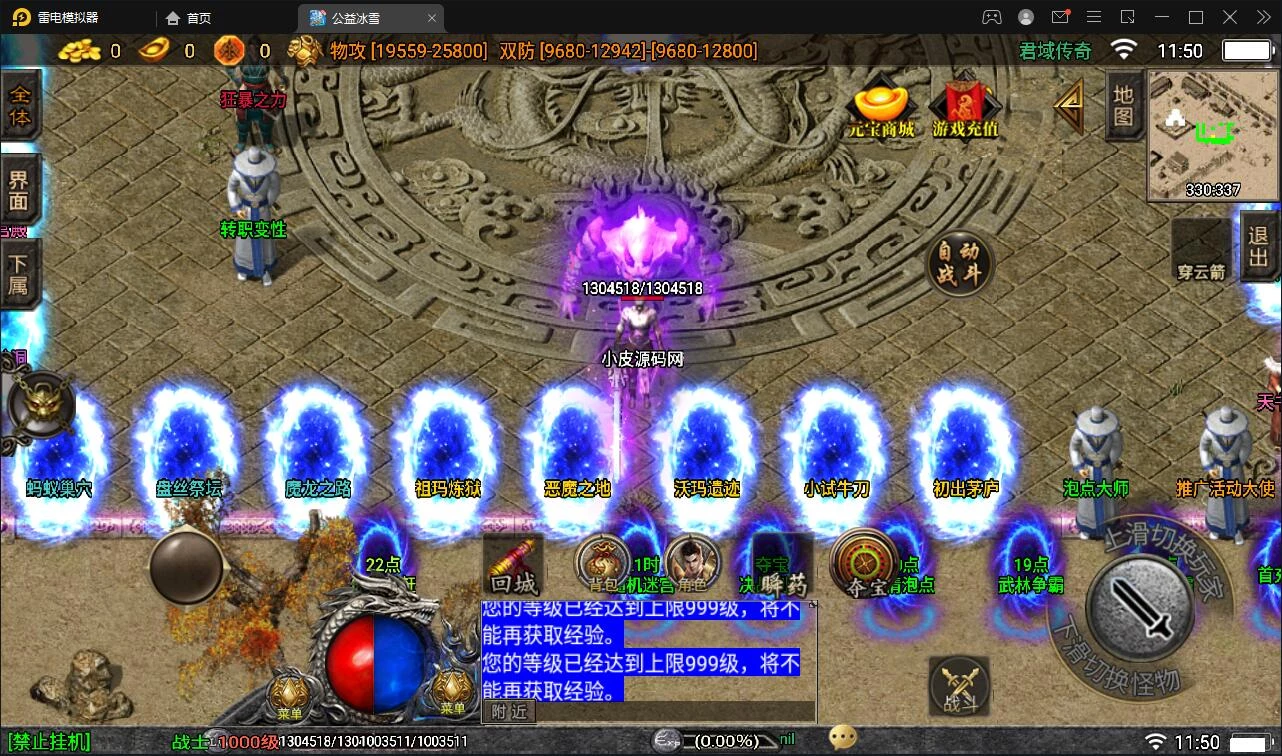1282x756 pixels.
Task: Open the 界面 interface tab
Action: (19, 190)
